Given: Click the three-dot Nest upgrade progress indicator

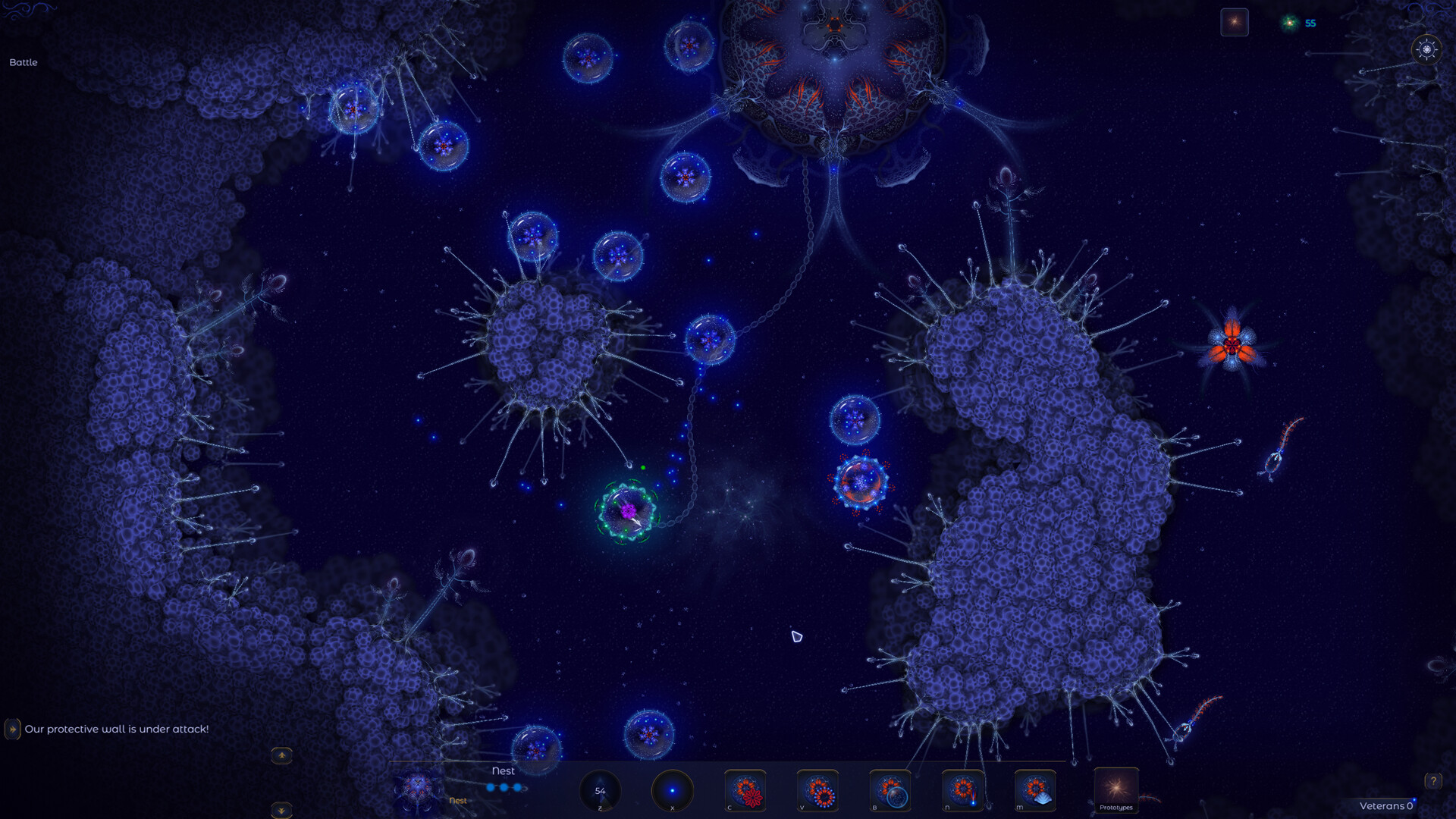Looking at the screenshot, I should click(x=507, y=787).
